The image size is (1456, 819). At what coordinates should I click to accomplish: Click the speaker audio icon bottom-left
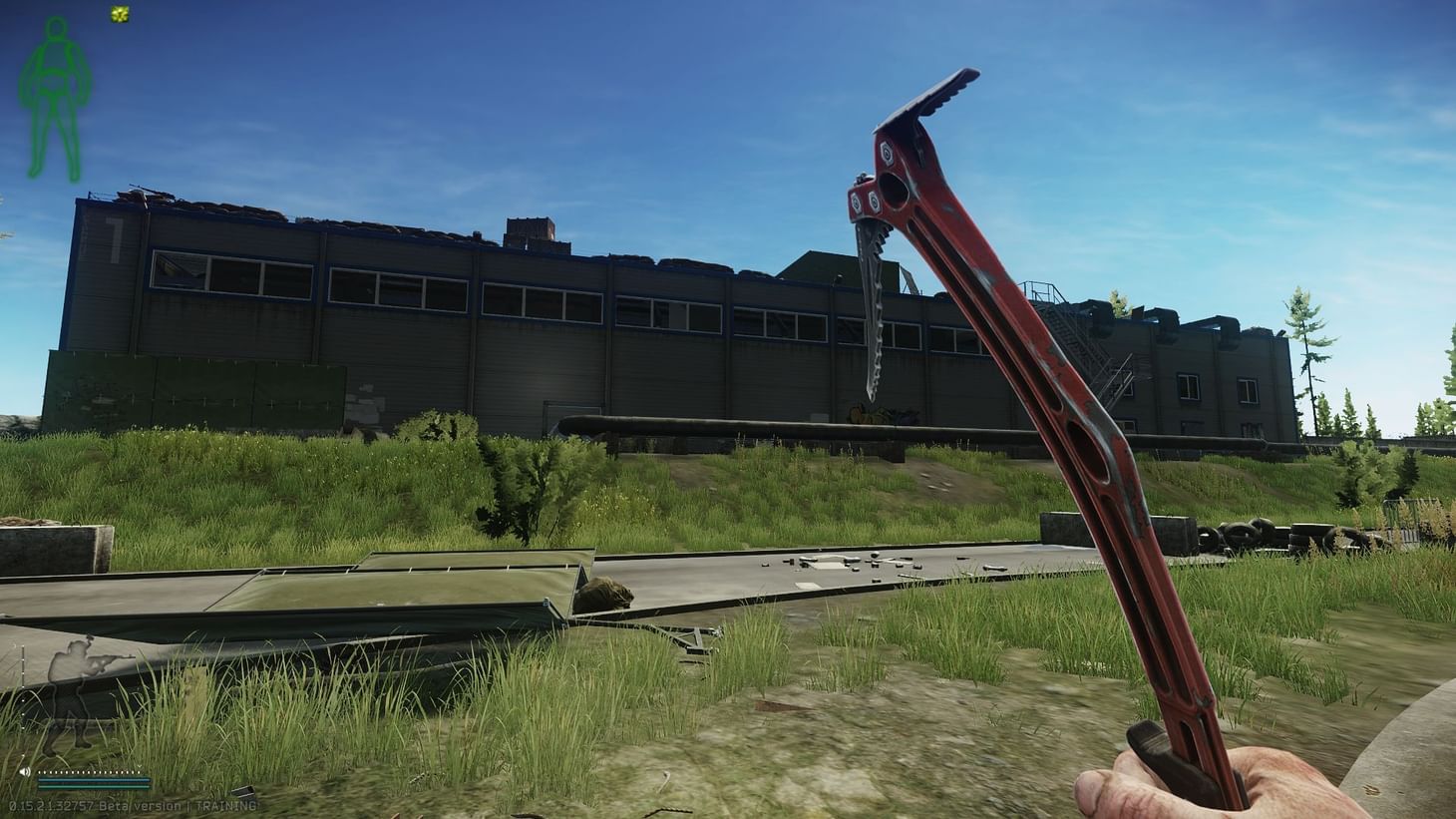(x=25, y=770)
